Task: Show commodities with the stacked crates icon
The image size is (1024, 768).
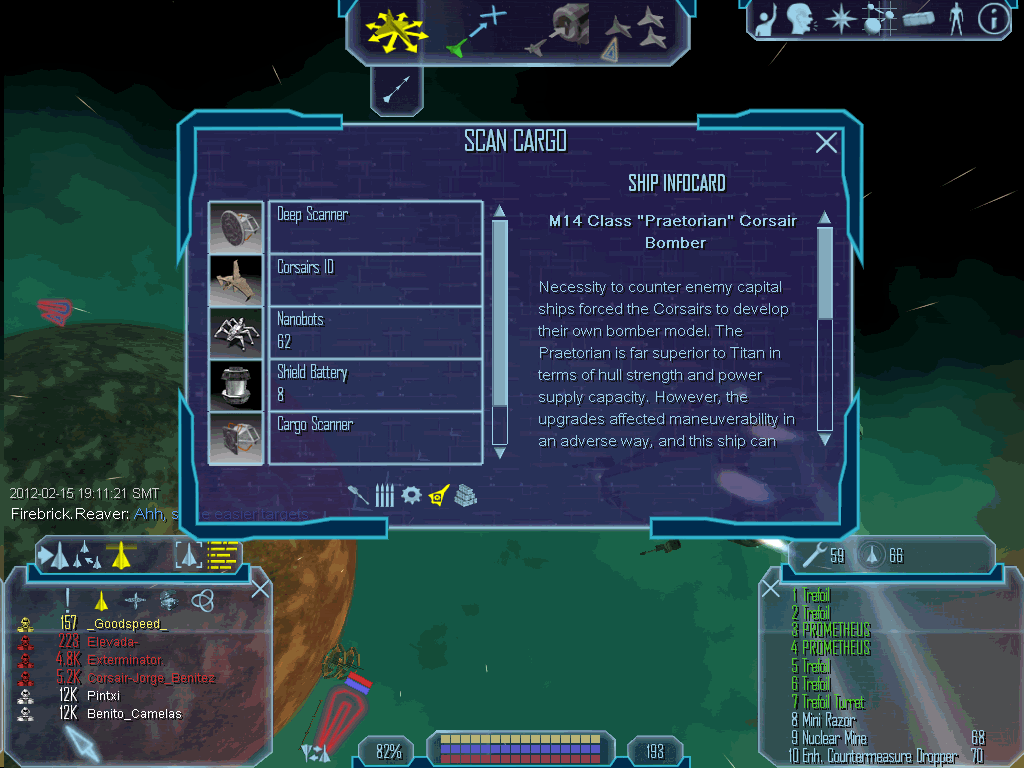Action: (465, 495)
